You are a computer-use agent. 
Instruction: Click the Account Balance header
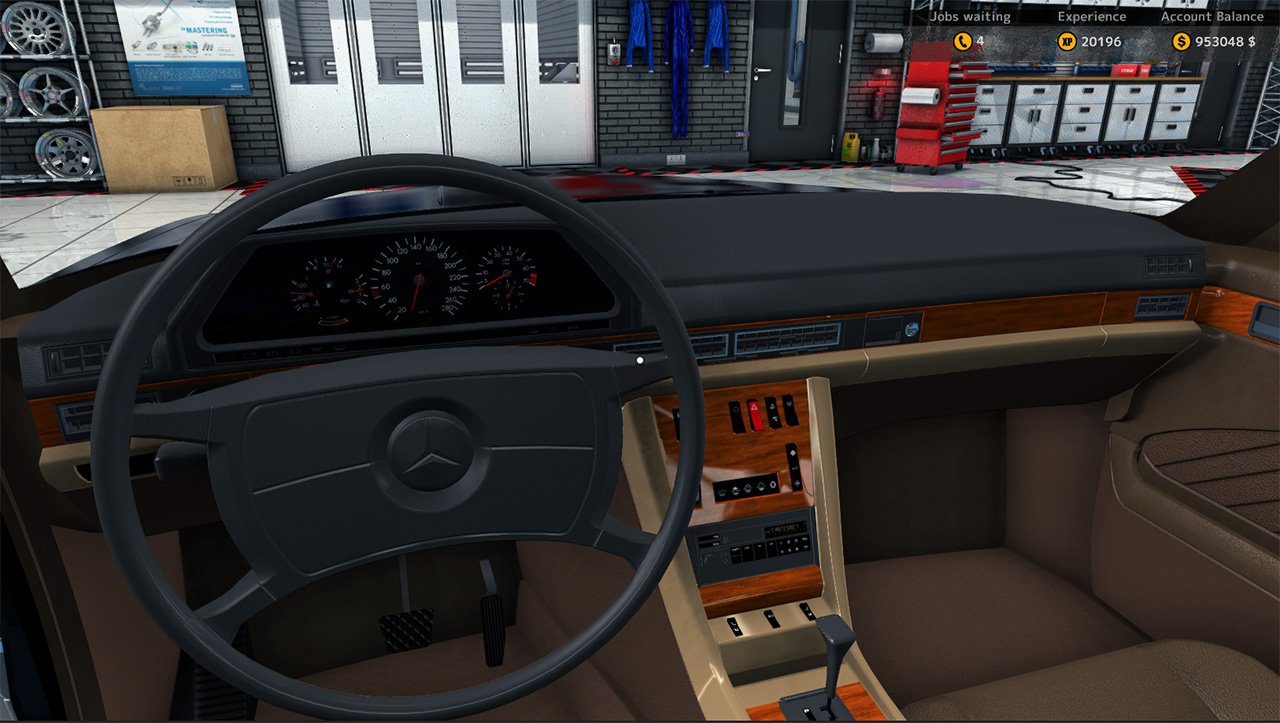point(1212,16)
